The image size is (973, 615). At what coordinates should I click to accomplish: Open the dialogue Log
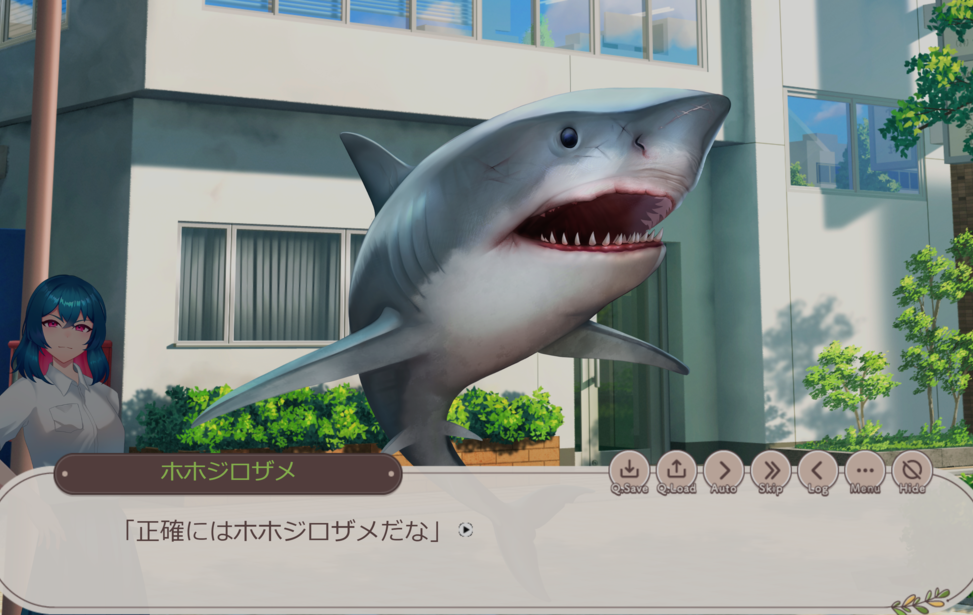(818, 469)
